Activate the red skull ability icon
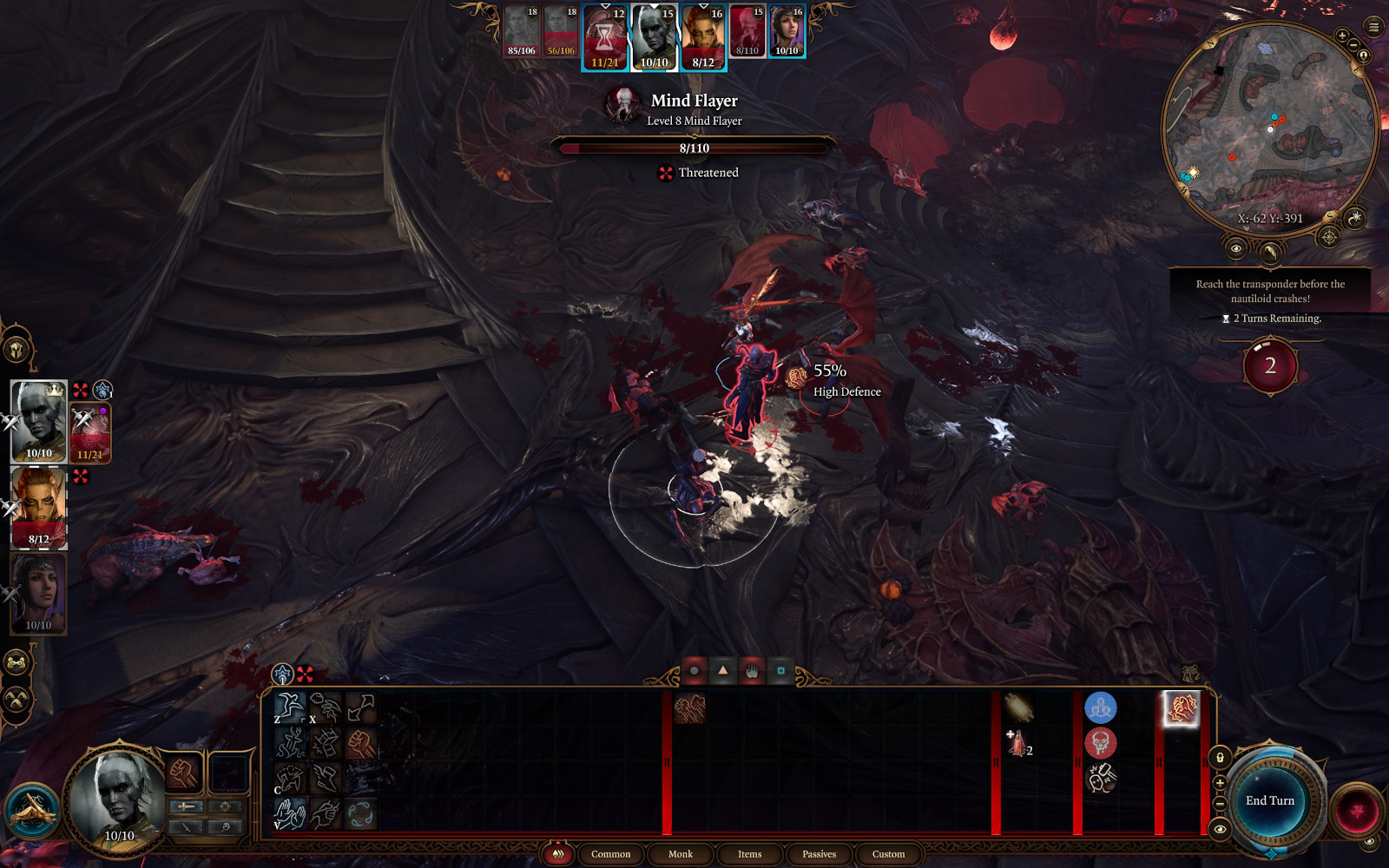 tap(1100, 743)
